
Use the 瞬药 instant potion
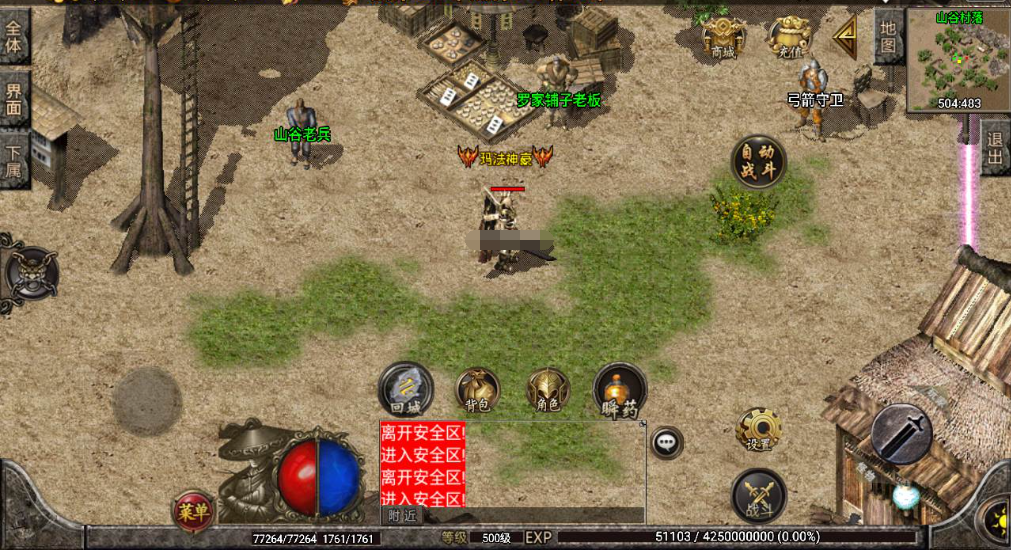620,390
